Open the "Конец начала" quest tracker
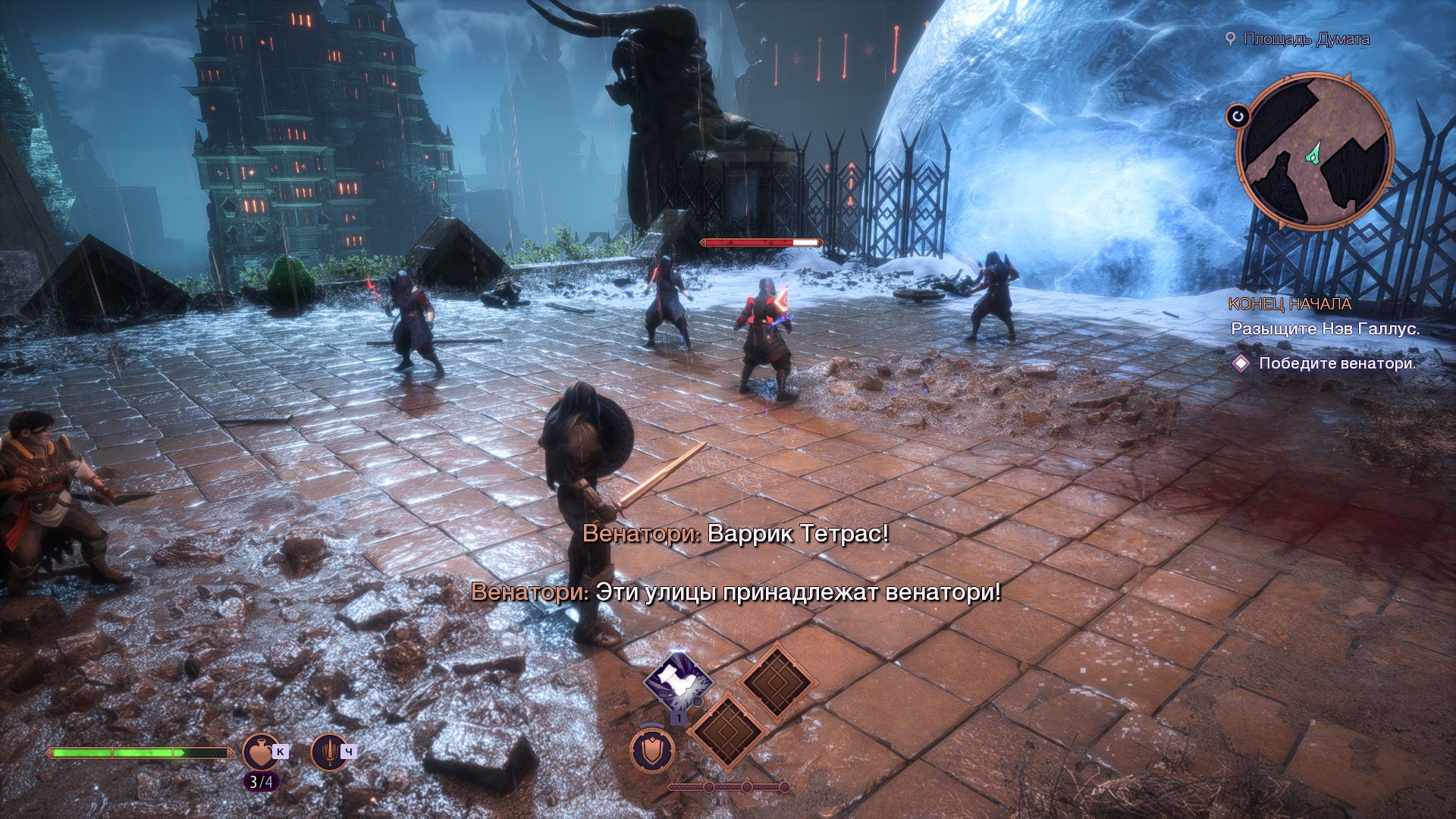1456x819 pixels. [x=1289, y=304]
